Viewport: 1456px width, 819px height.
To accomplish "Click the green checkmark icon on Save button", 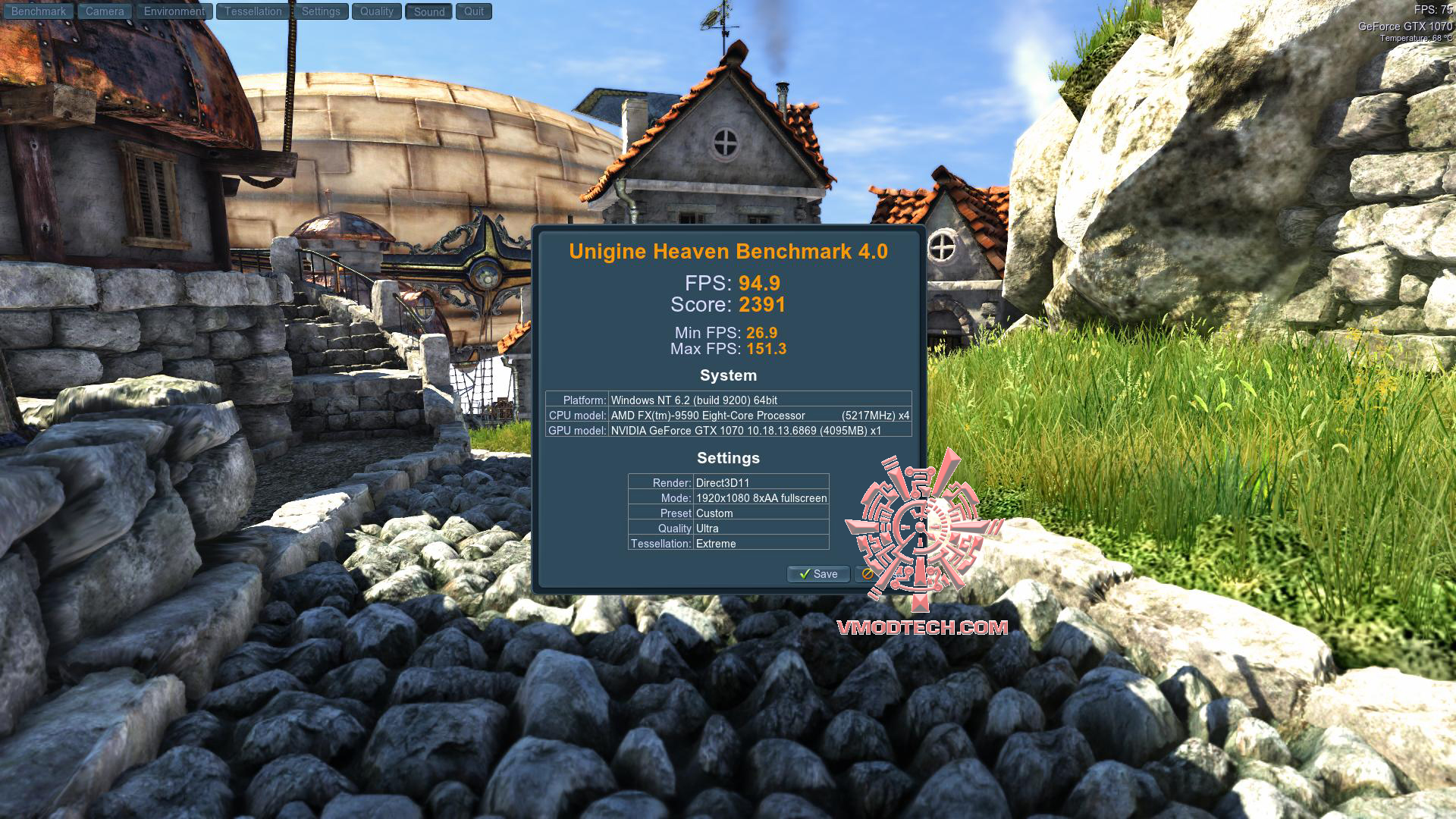I will [x=806, y=574].
